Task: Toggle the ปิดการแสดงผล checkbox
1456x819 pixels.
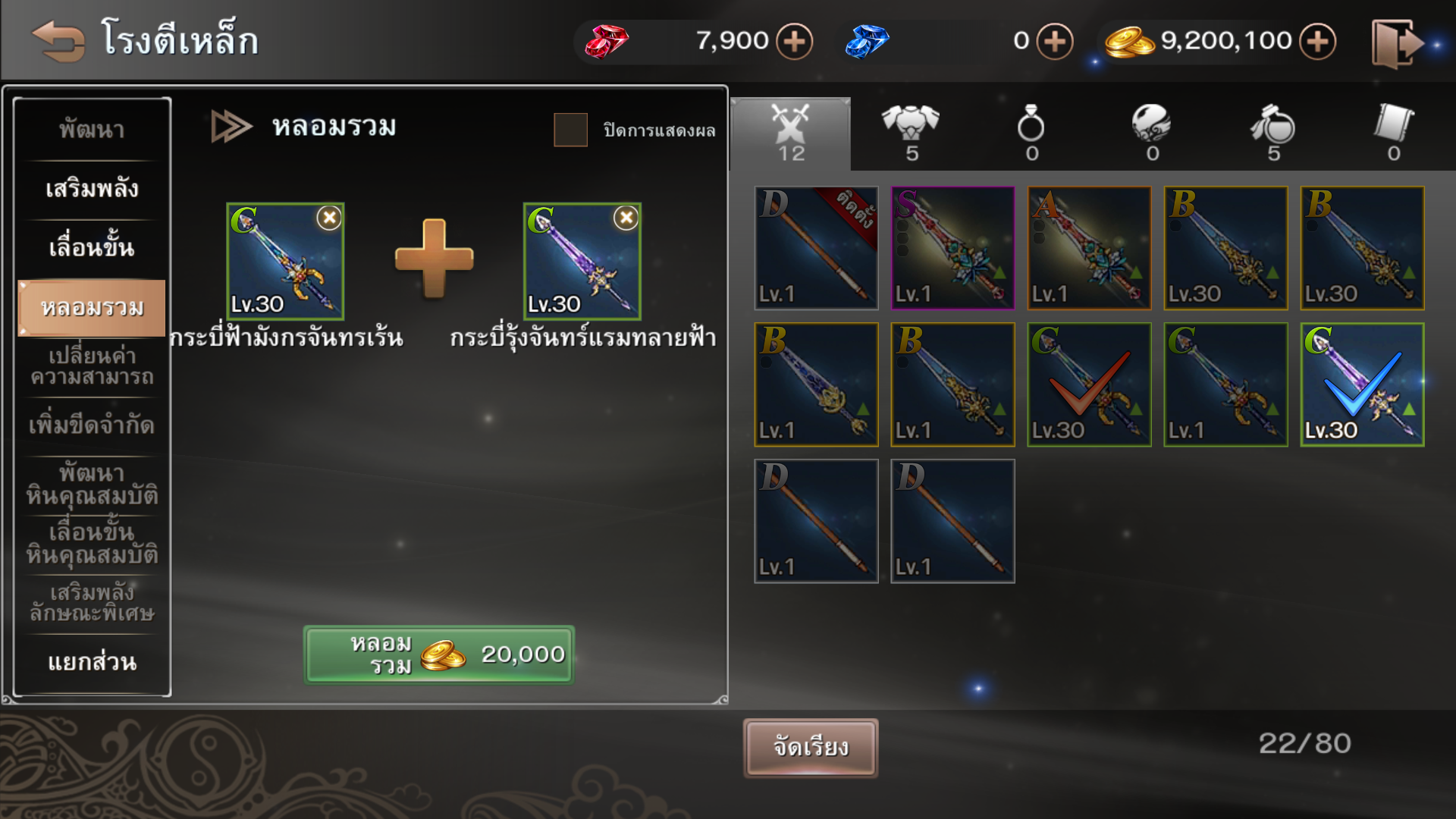Action: pos(570,130)
